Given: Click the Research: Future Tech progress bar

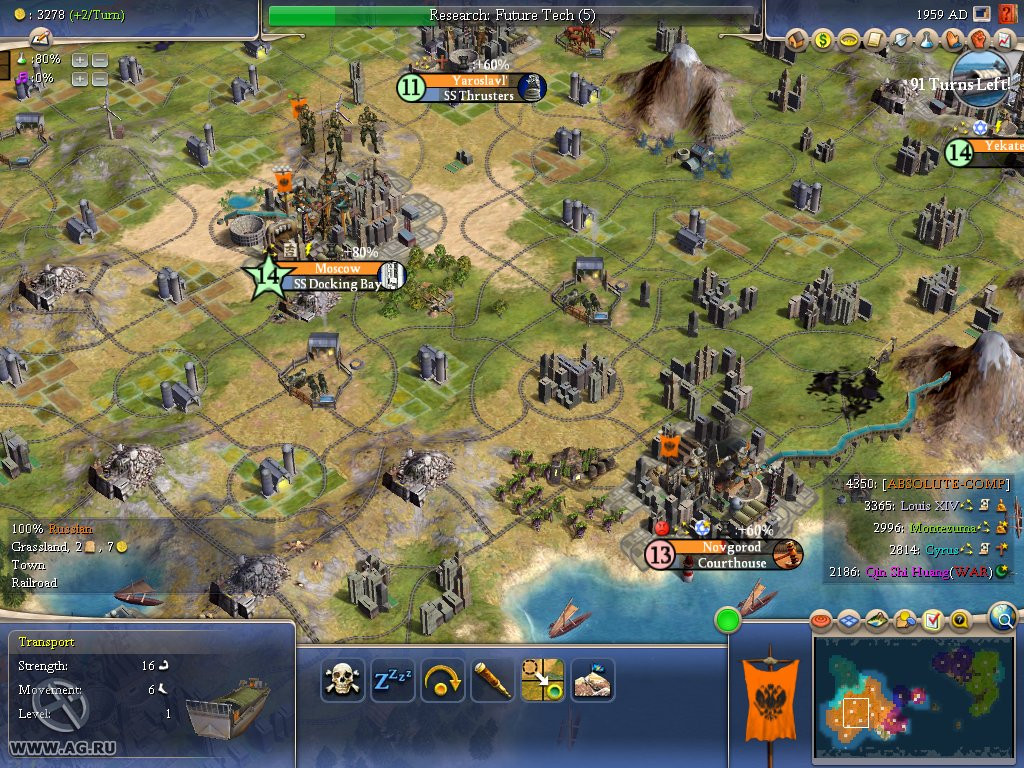Looking at the screenshot, I should (511, 15).
